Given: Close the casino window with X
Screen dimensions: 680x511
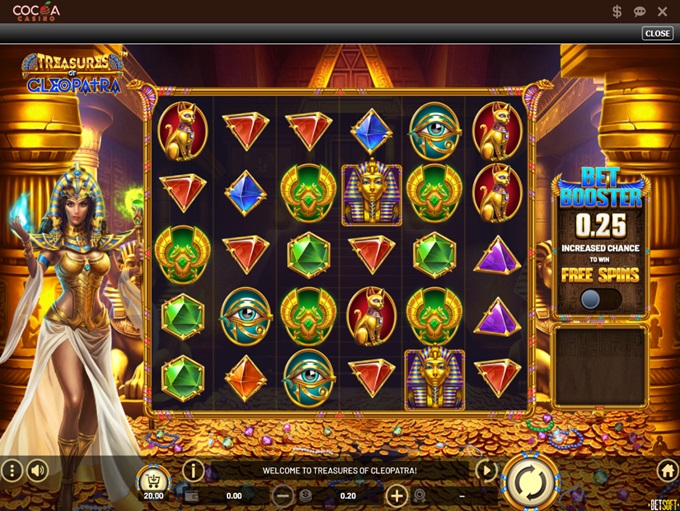Looking at the screenshot, I should (664, 11).
